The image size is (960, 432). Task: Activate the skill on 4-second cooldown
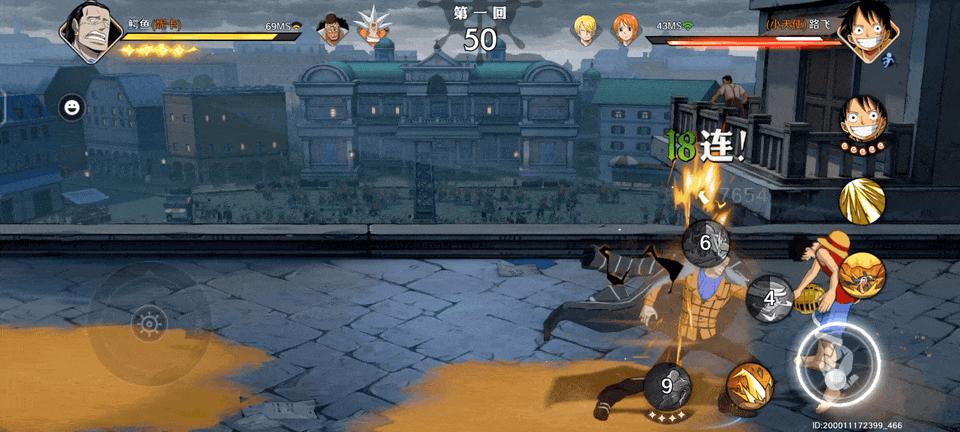click(769, 298)
